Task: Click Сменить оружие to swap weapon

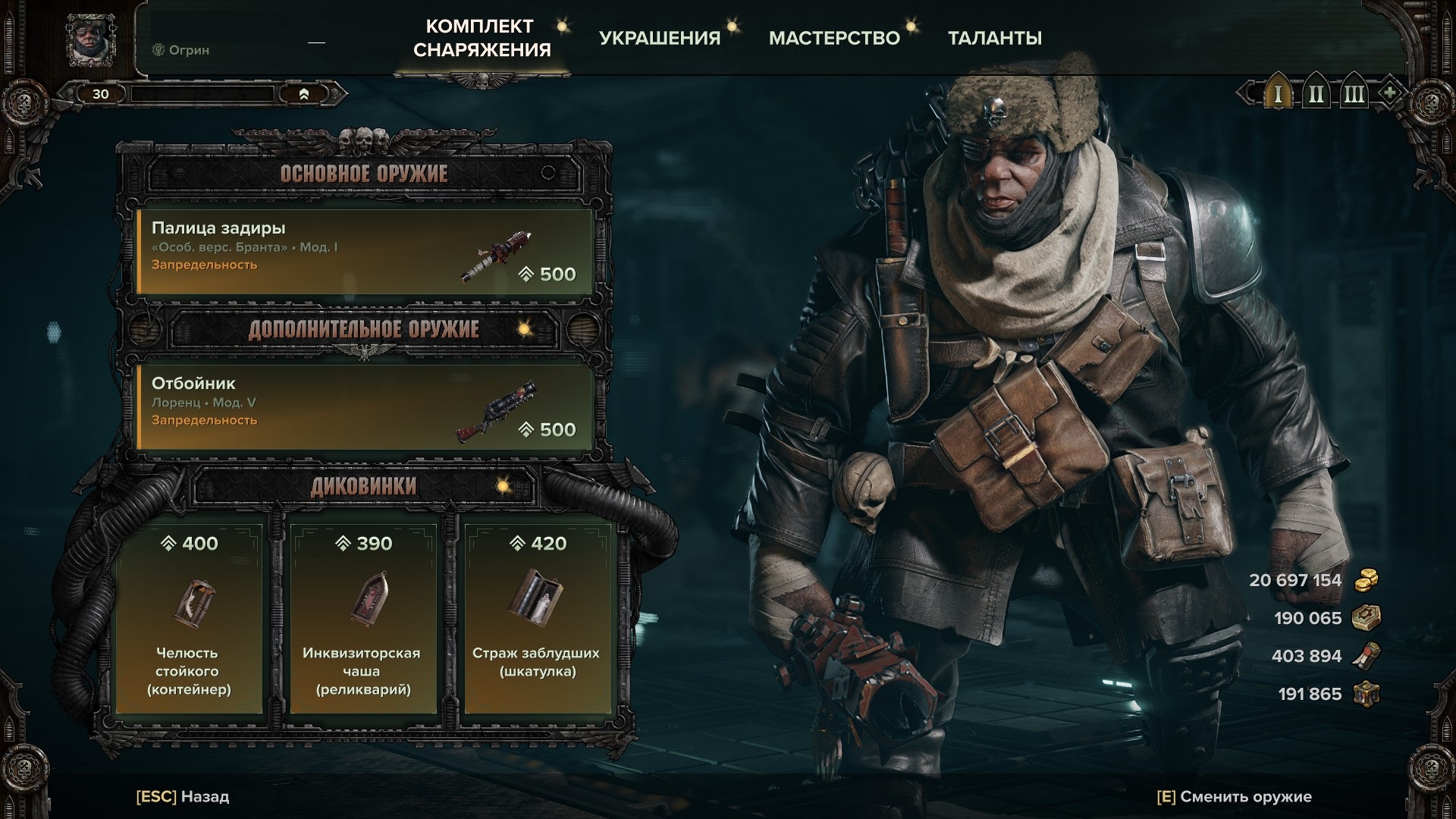Action: pyautogui.click(x=1234, y=797)
